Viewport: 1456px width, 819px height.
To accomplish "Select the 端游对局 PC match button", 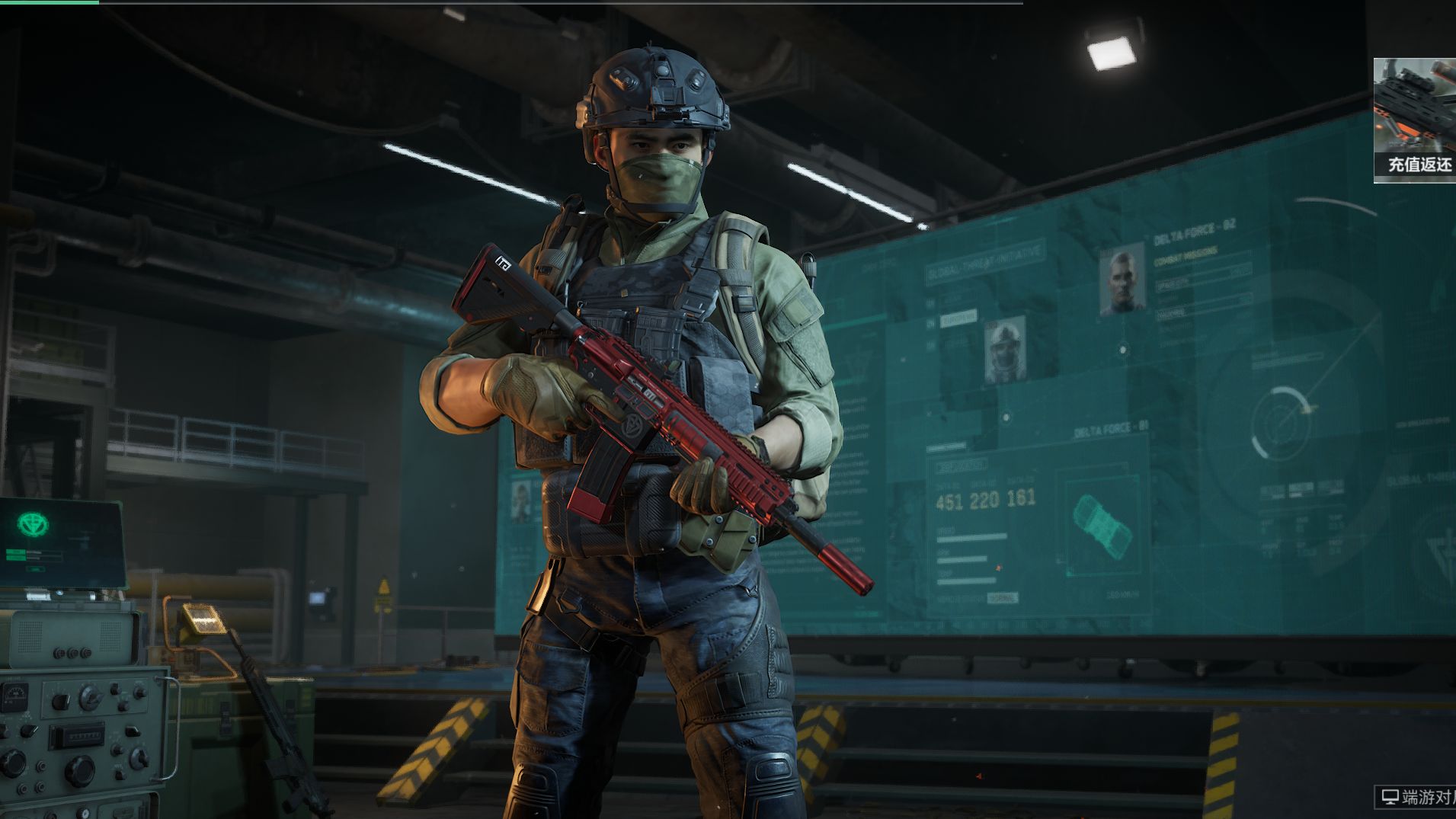I will (x=1416, y=798).
